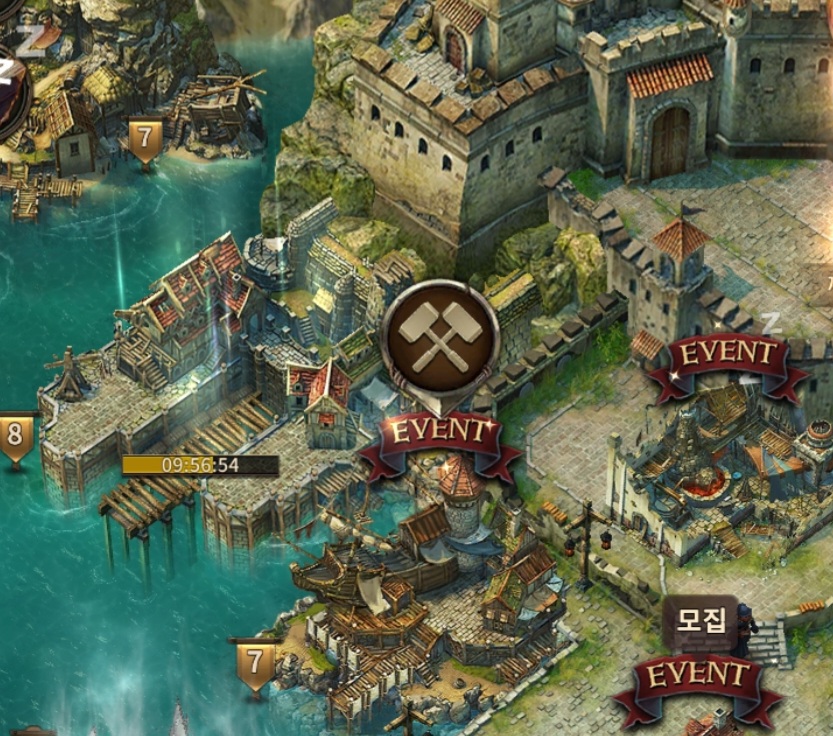Click the EVENT banner above the forge building
This screenshot has width=833, height=736.
(x=727, y=357)
